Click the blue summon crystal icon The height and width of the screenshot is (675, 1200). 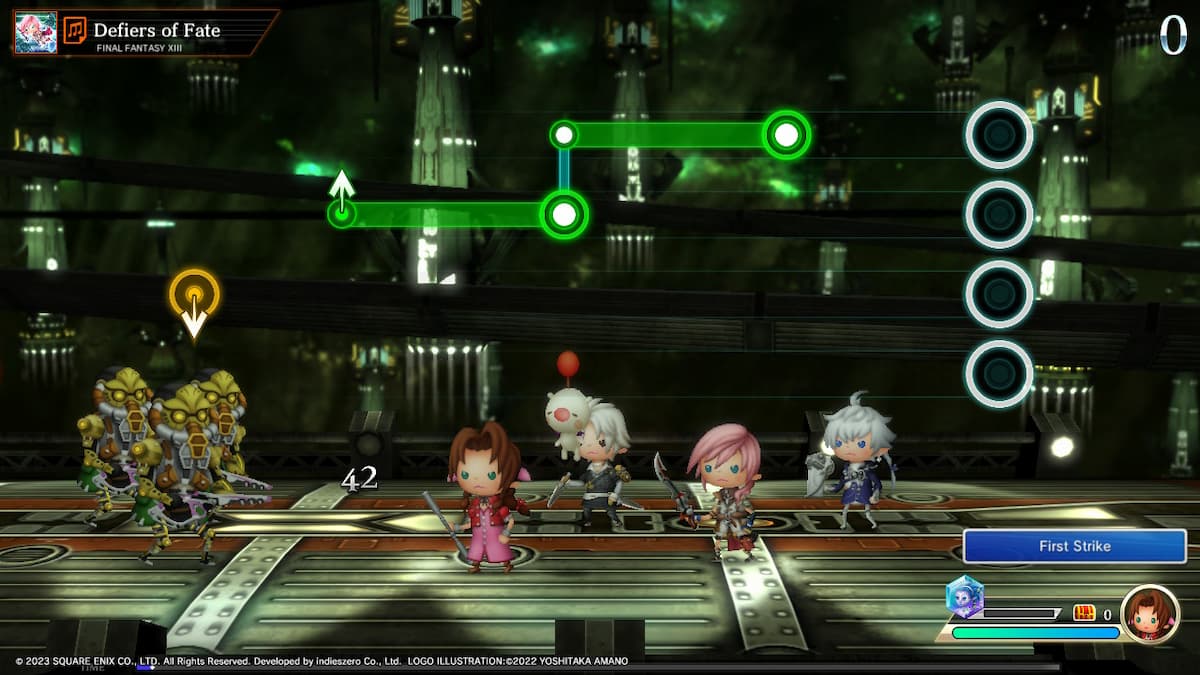[x=965, y=597]
